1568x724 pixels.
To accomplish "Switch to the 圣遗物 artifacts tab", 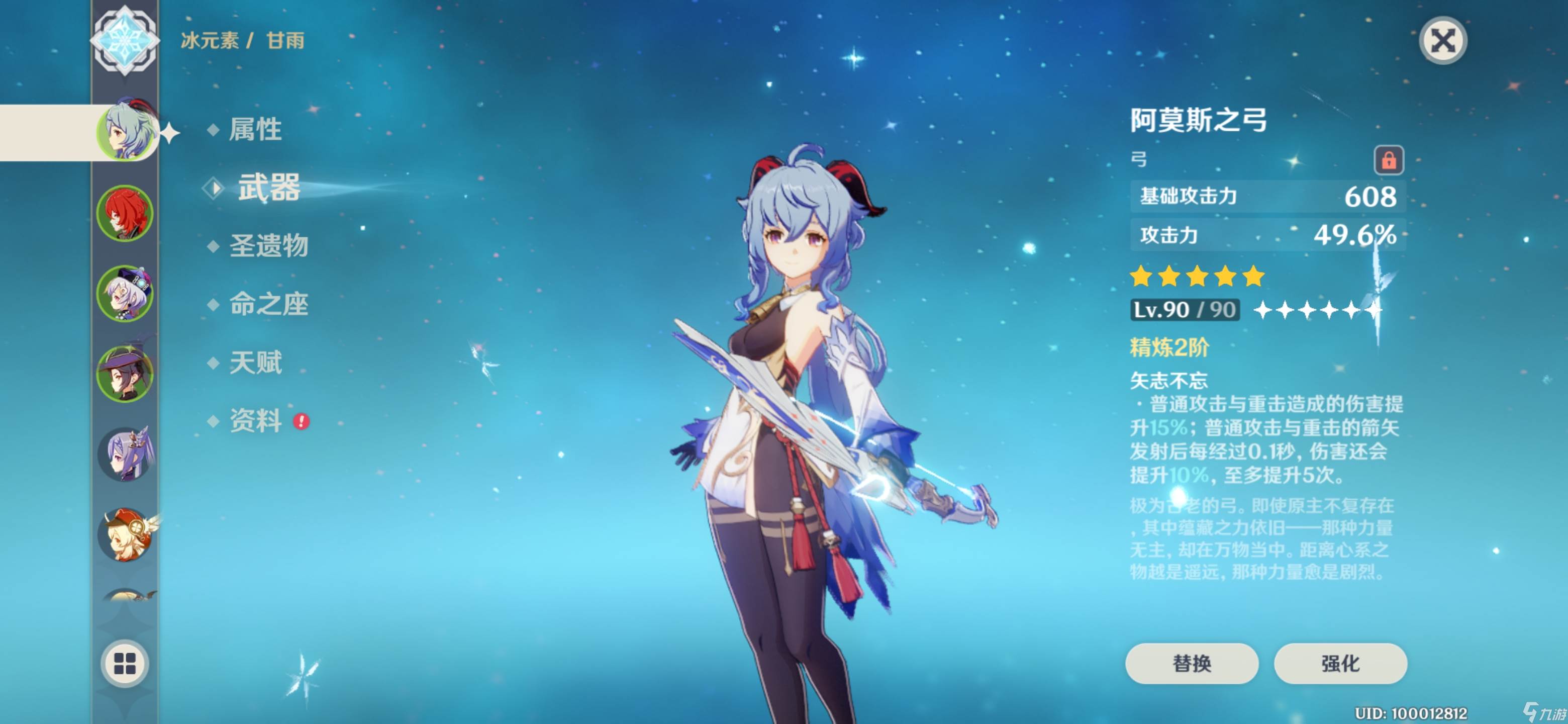I will click(x=268, y=246).
